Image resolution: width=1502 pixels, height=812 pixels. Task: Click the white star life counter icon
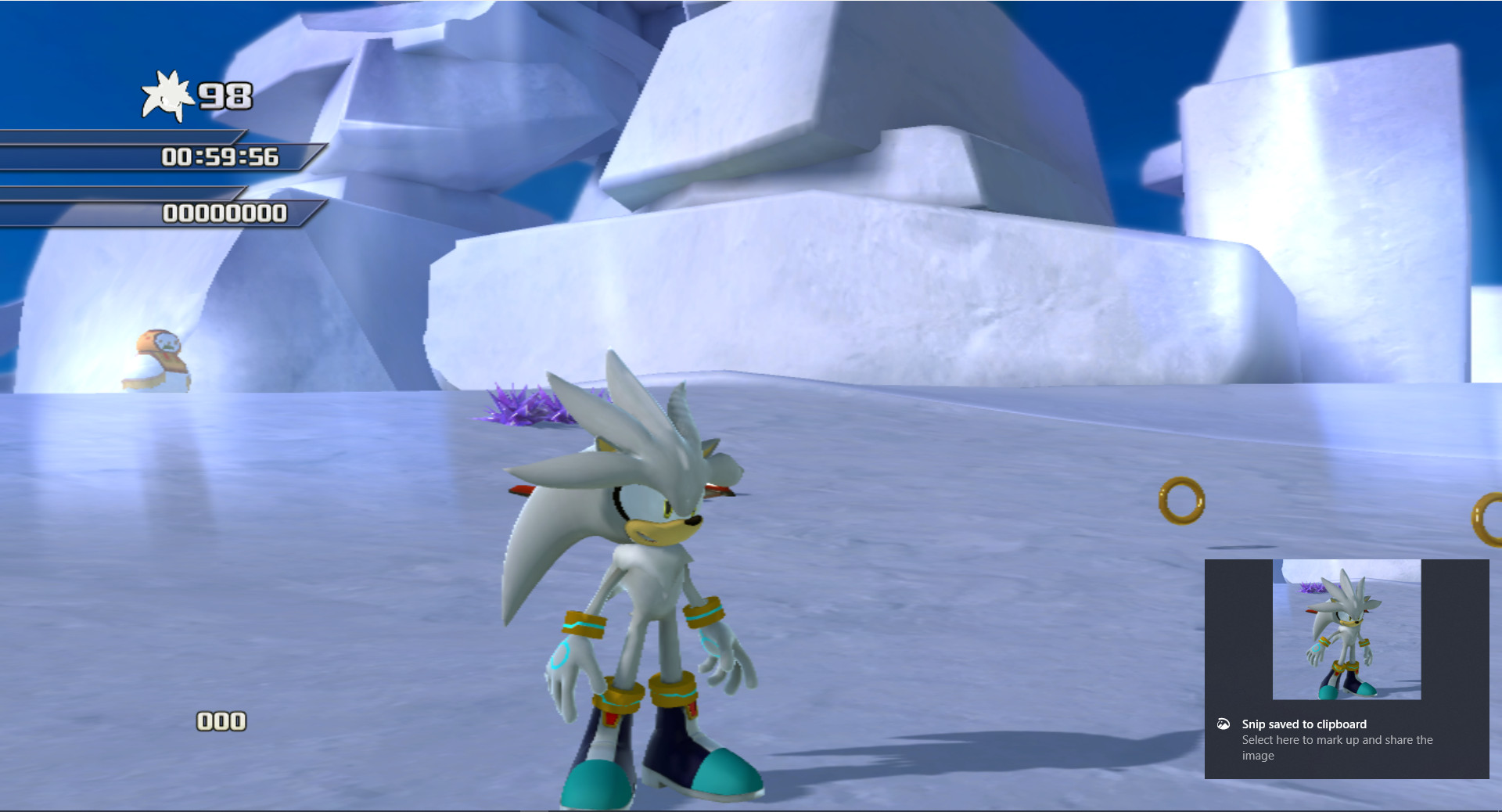167,94
